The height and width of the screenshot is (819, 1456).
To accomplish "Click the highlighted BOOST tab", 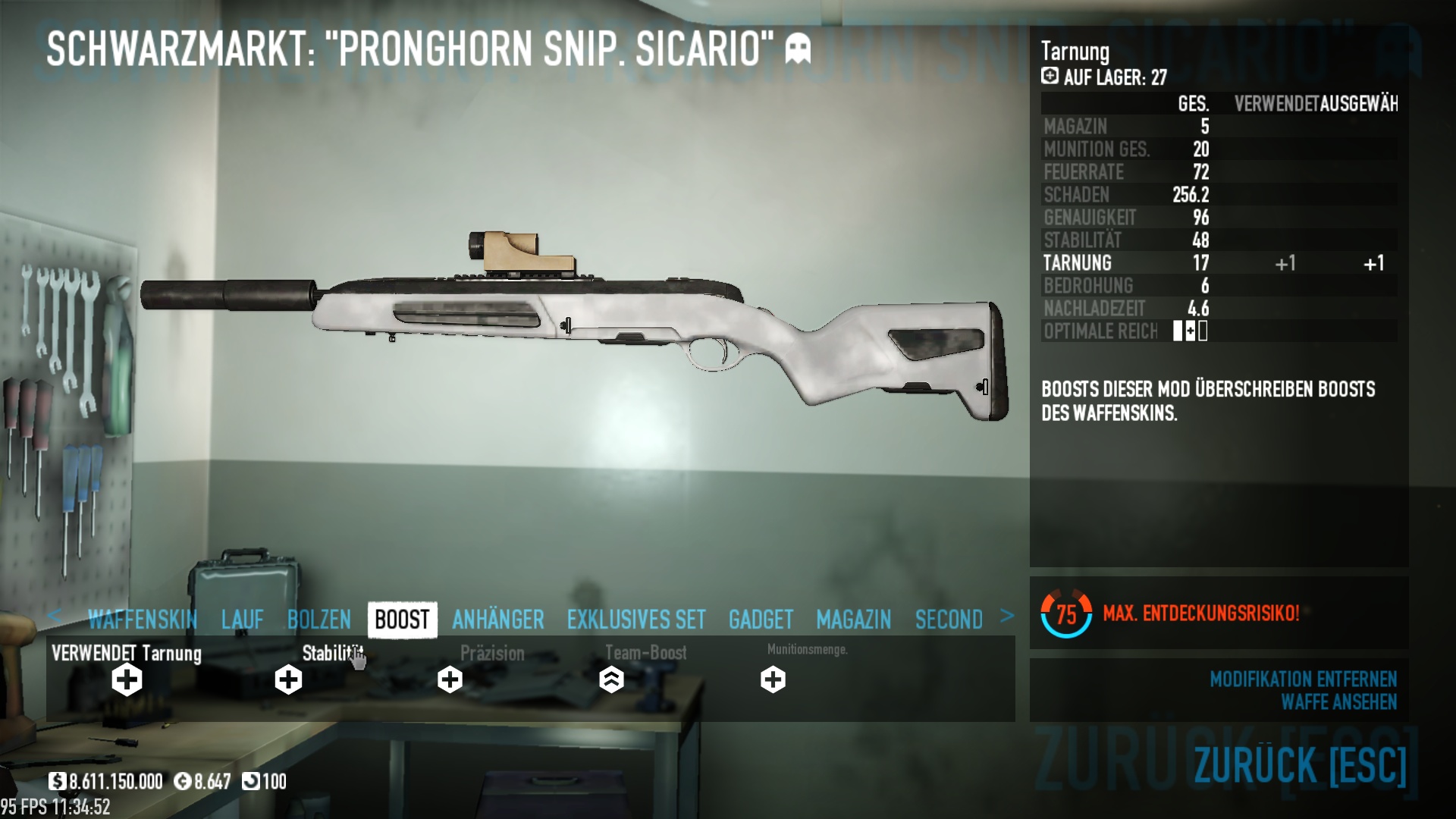I will click(x=402, y=620).
